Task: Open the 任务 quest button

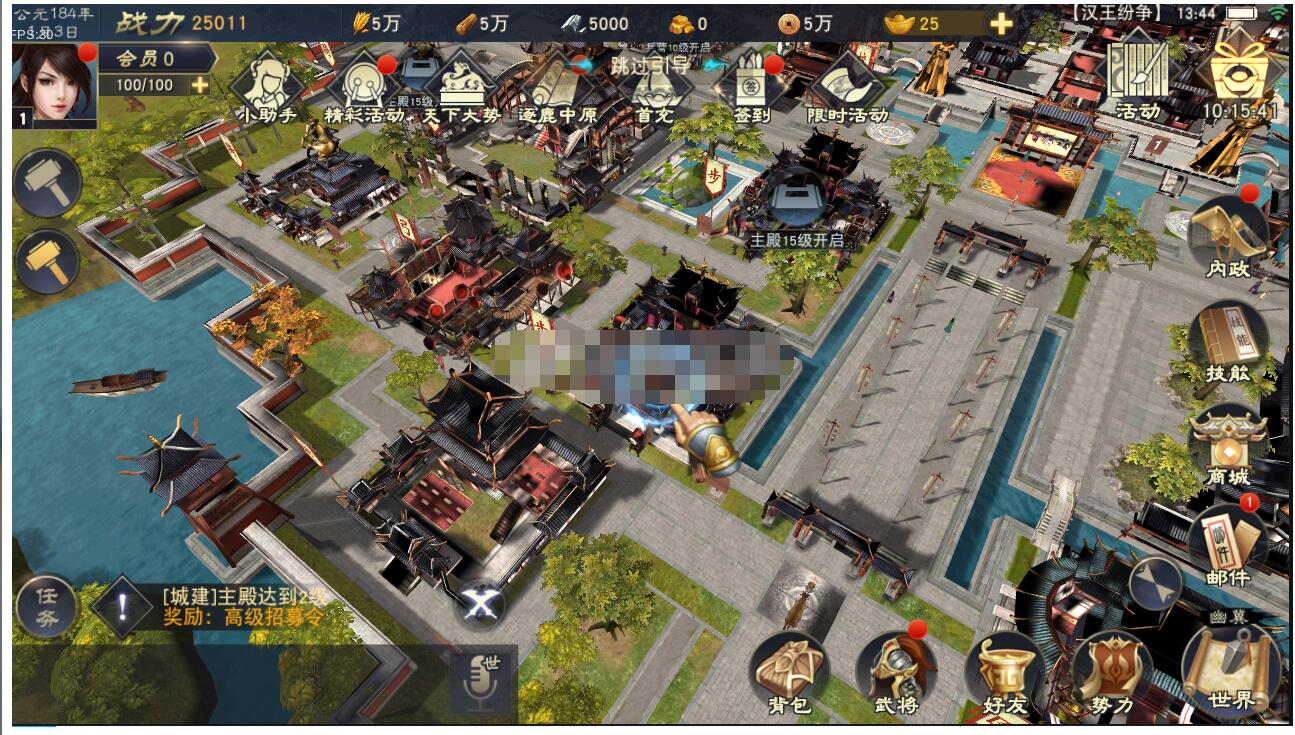Action: pyautogui.click(x=47, y=607)
